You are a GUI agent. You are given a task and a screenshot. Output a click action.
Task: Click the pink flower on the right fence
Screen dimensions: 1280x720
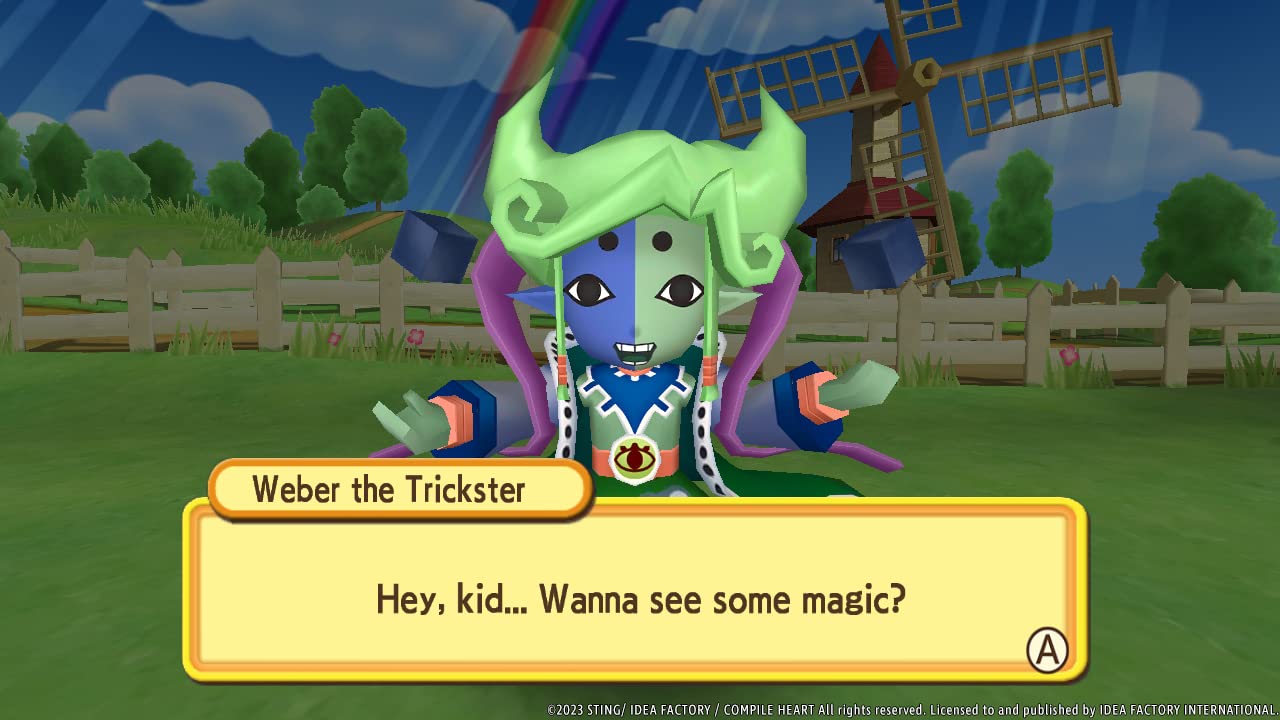point(1069,357)
